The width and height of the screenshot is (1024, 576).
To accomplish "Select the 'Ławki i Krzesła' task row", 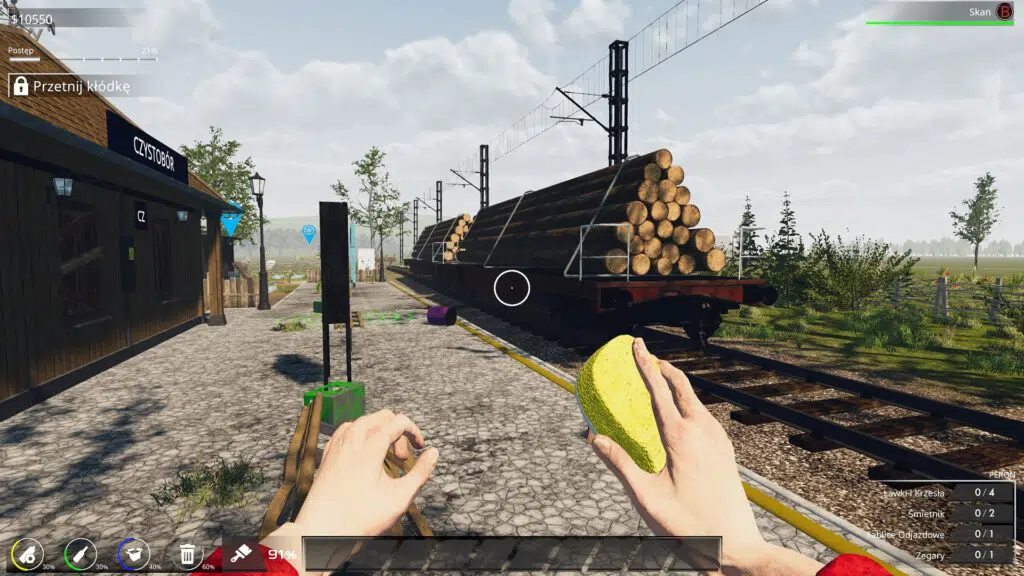I will coord(946,491).
